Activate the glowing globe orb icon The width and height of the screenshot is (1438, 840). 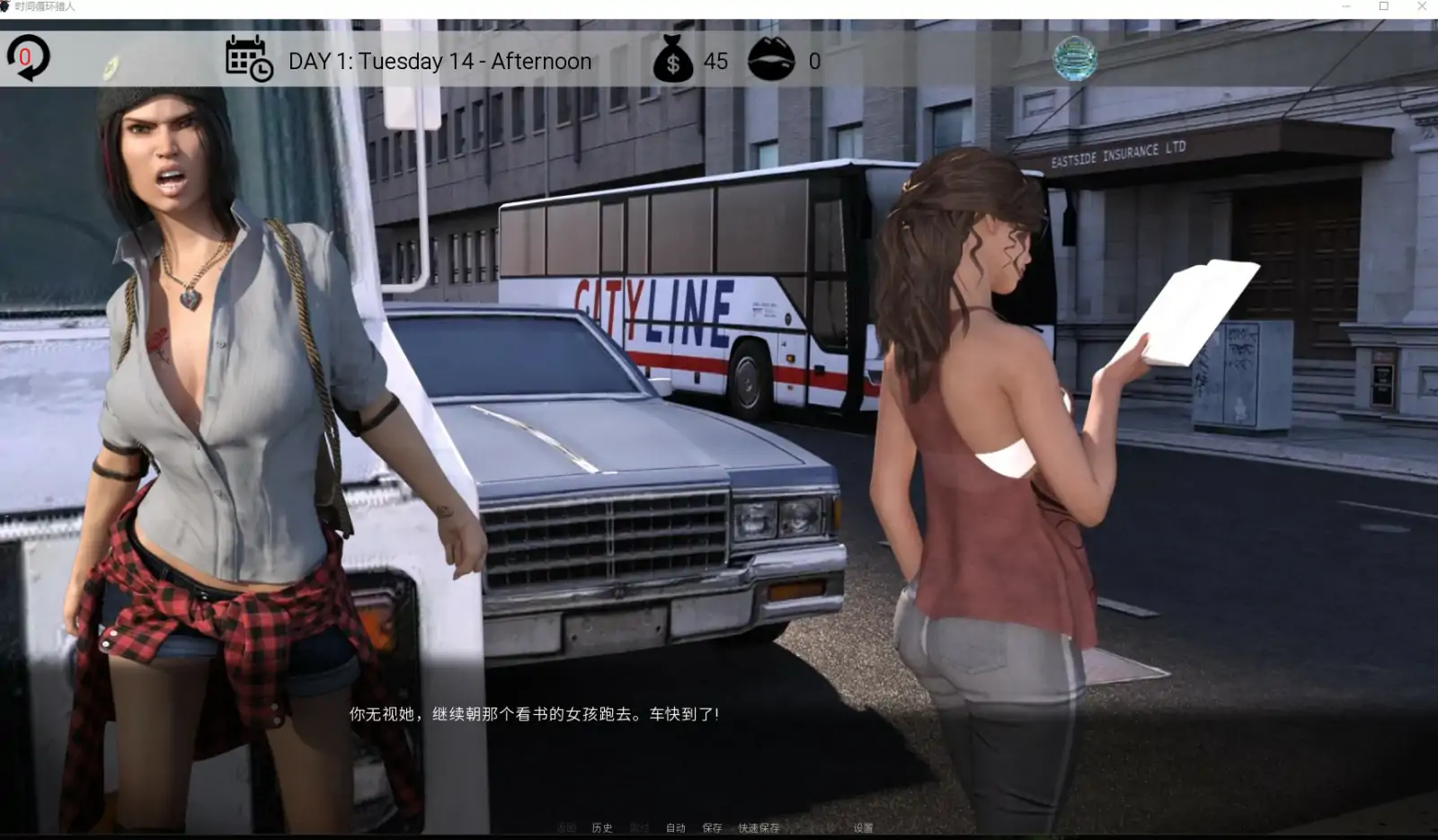(1075, 58)
